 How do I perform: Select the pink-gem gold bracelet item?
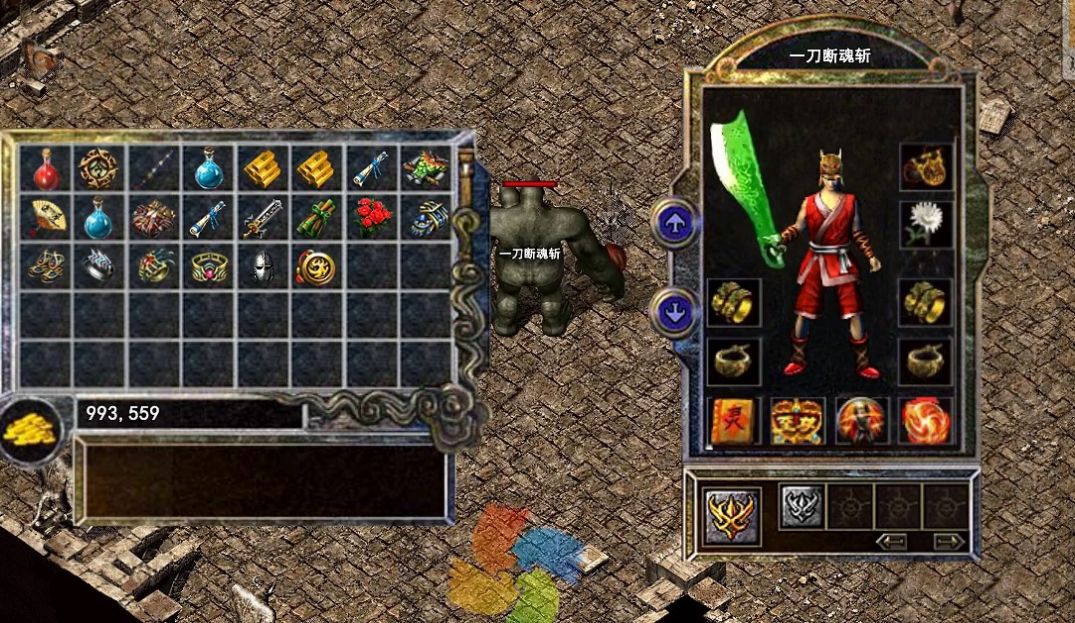(208, 266)
